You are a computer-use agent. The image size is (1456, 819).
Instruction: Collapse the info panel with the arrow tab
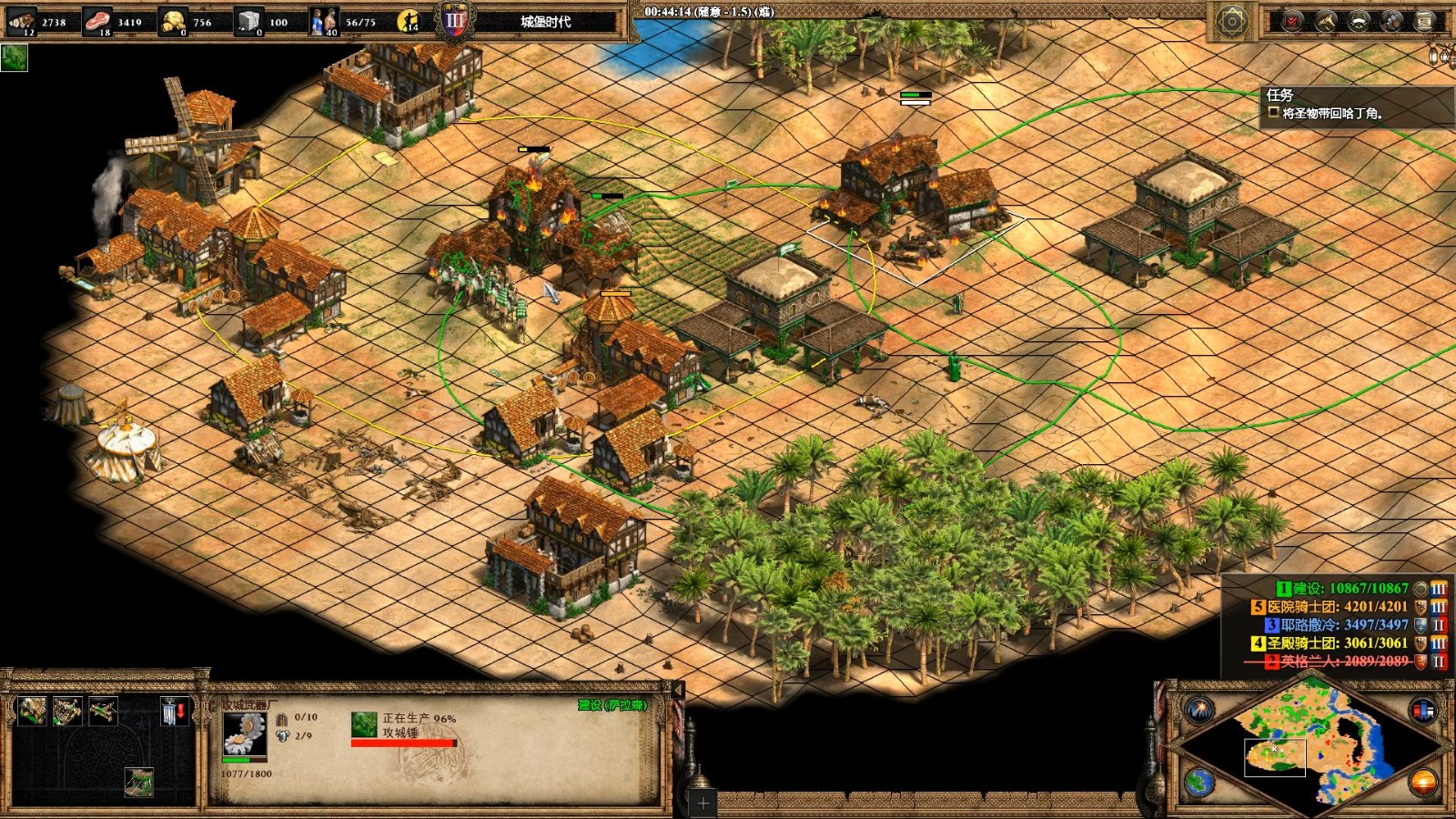677,691
